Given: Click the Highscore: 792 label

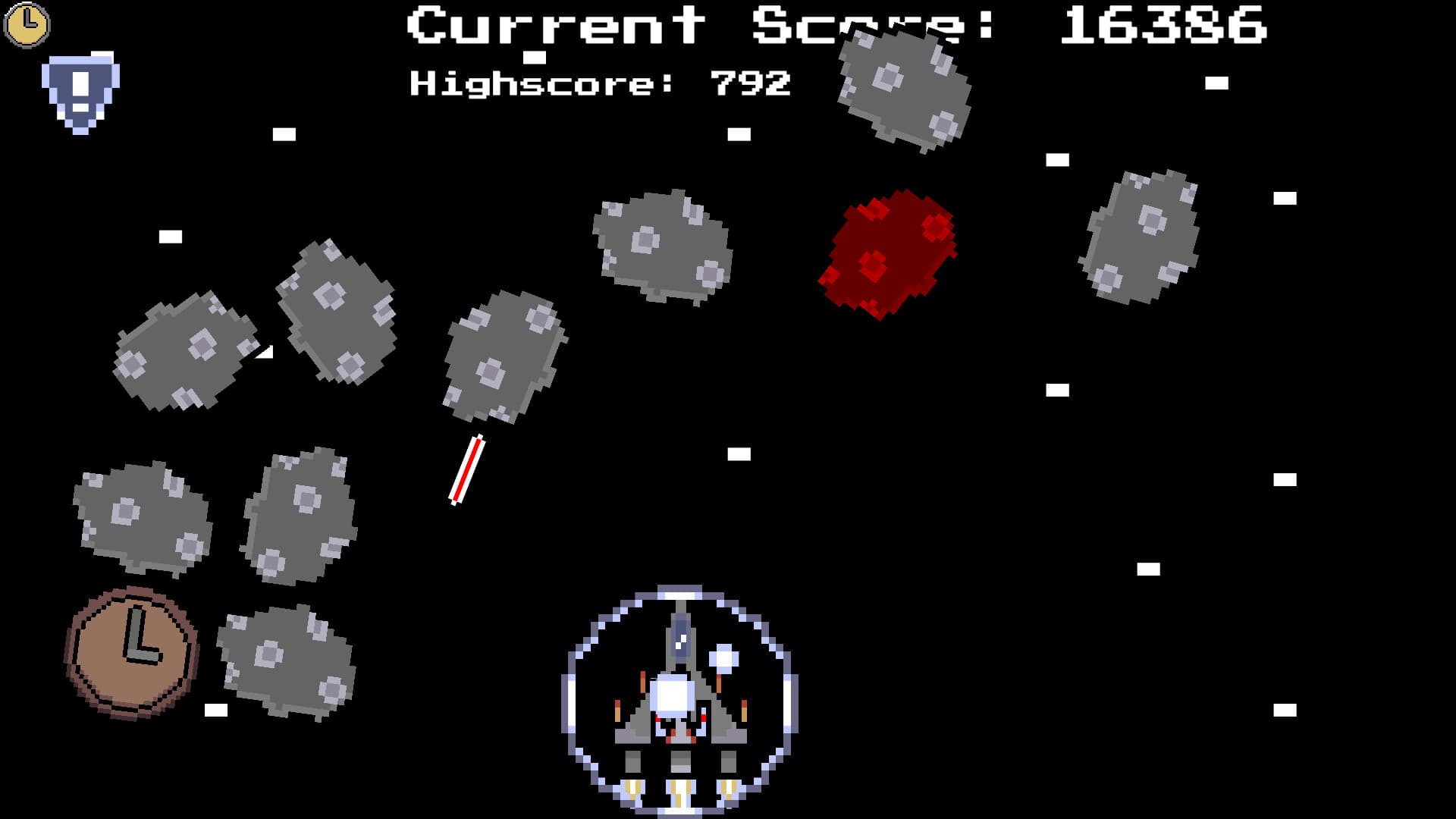Looking at the screenshot, I should pyautogui.click(x=599, y=83).
